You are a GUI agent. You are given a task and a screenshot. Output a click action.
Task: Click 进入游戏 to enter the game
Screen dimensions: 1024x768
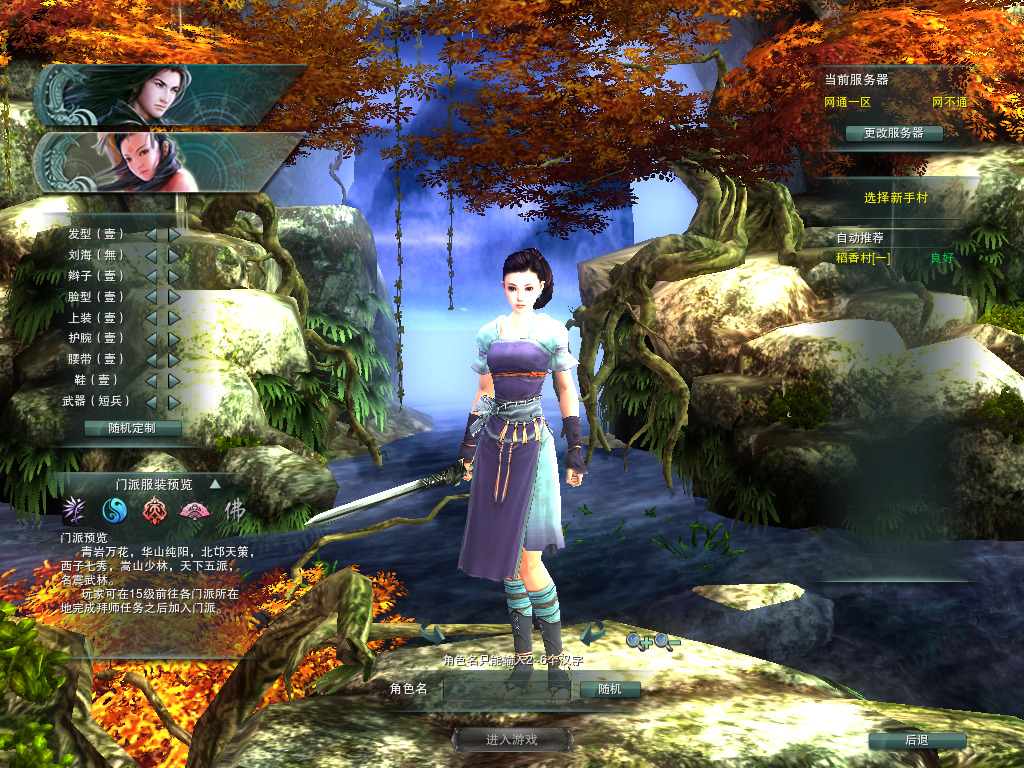512,739
